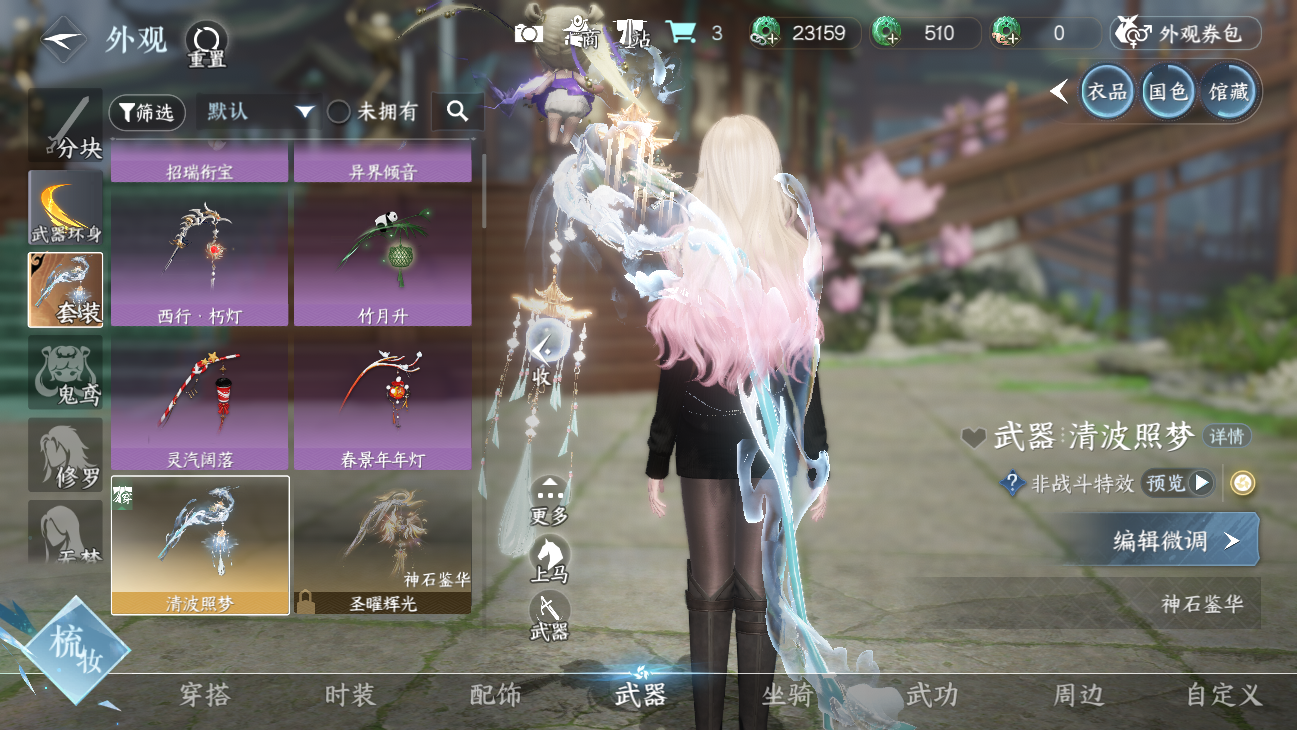The height and width of the screenshot is (730, 1297).
Task: Select the 西行·朽灯 weapon tile
Action: tap(200, 260)
